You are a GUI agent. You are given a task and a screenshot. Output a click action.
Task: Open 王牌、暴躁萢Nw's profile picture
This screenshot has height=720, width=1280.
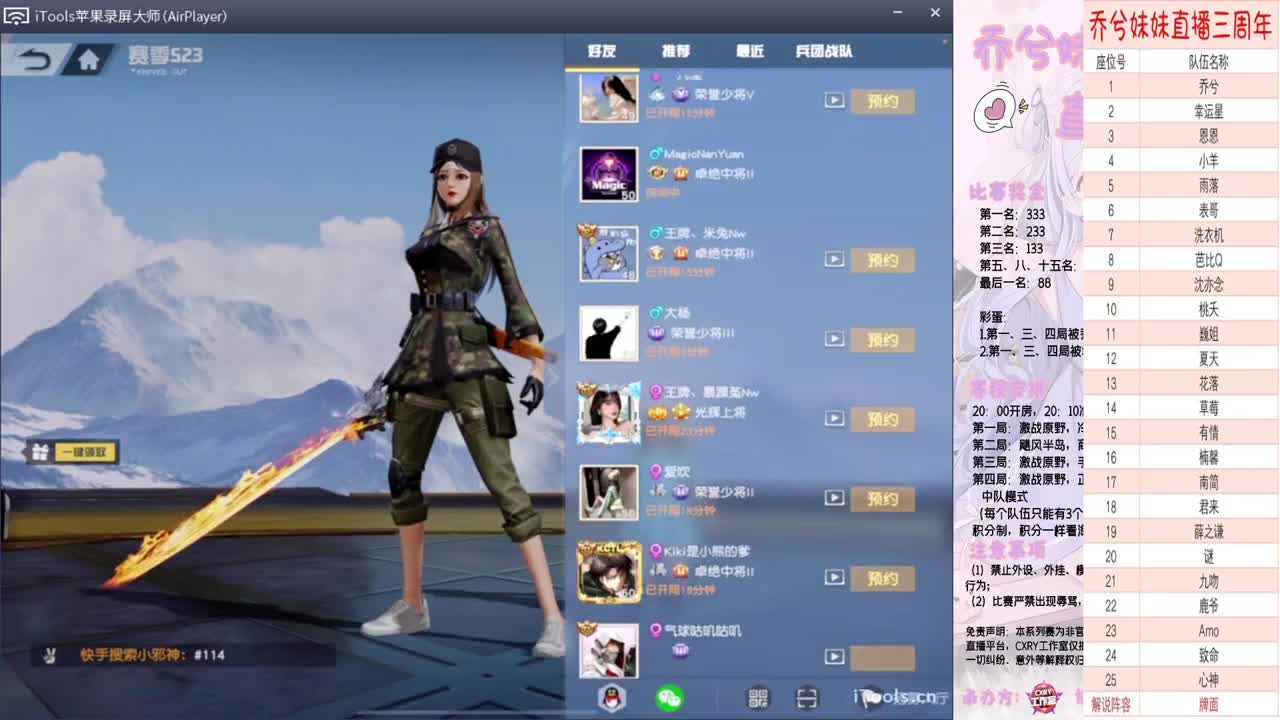(608, 413)
